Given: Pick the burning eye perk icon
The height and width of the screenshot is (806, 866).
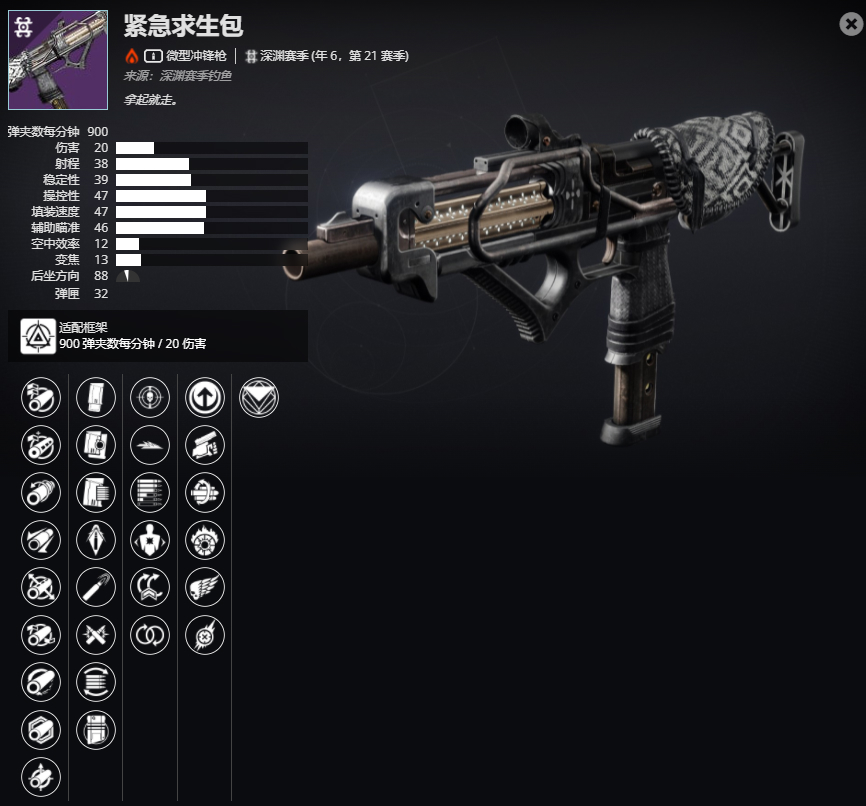Looking at the screenshot, I should pyautogui.click(x=205, y=540).
